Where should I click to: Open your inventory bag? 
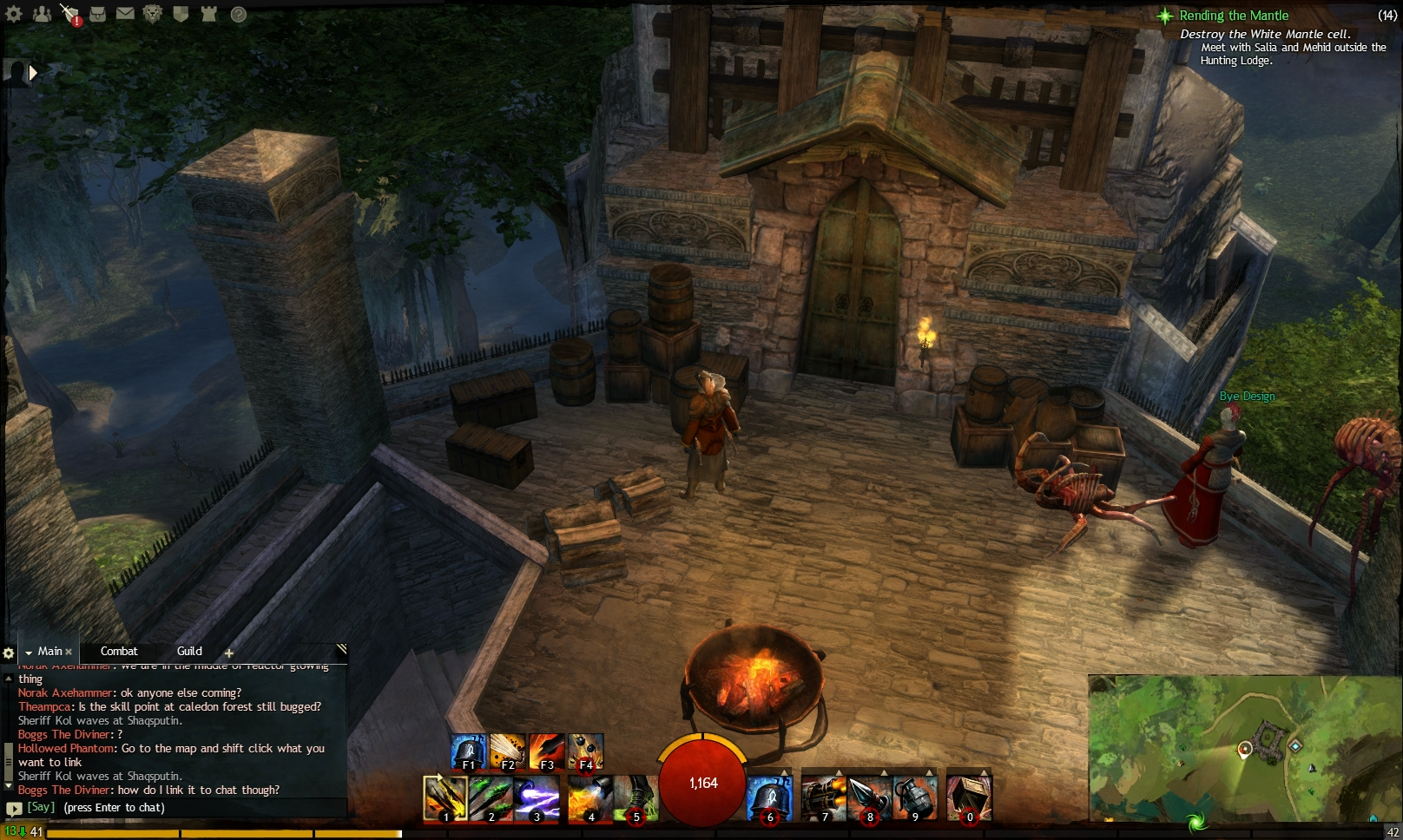tap(96, 14)
